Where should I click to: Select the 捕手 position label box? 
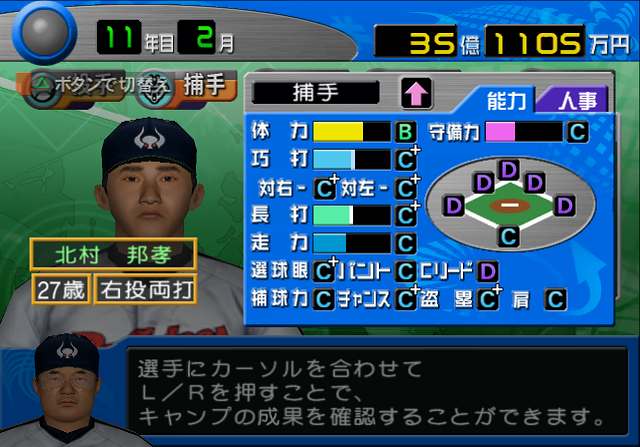point(316,93)
